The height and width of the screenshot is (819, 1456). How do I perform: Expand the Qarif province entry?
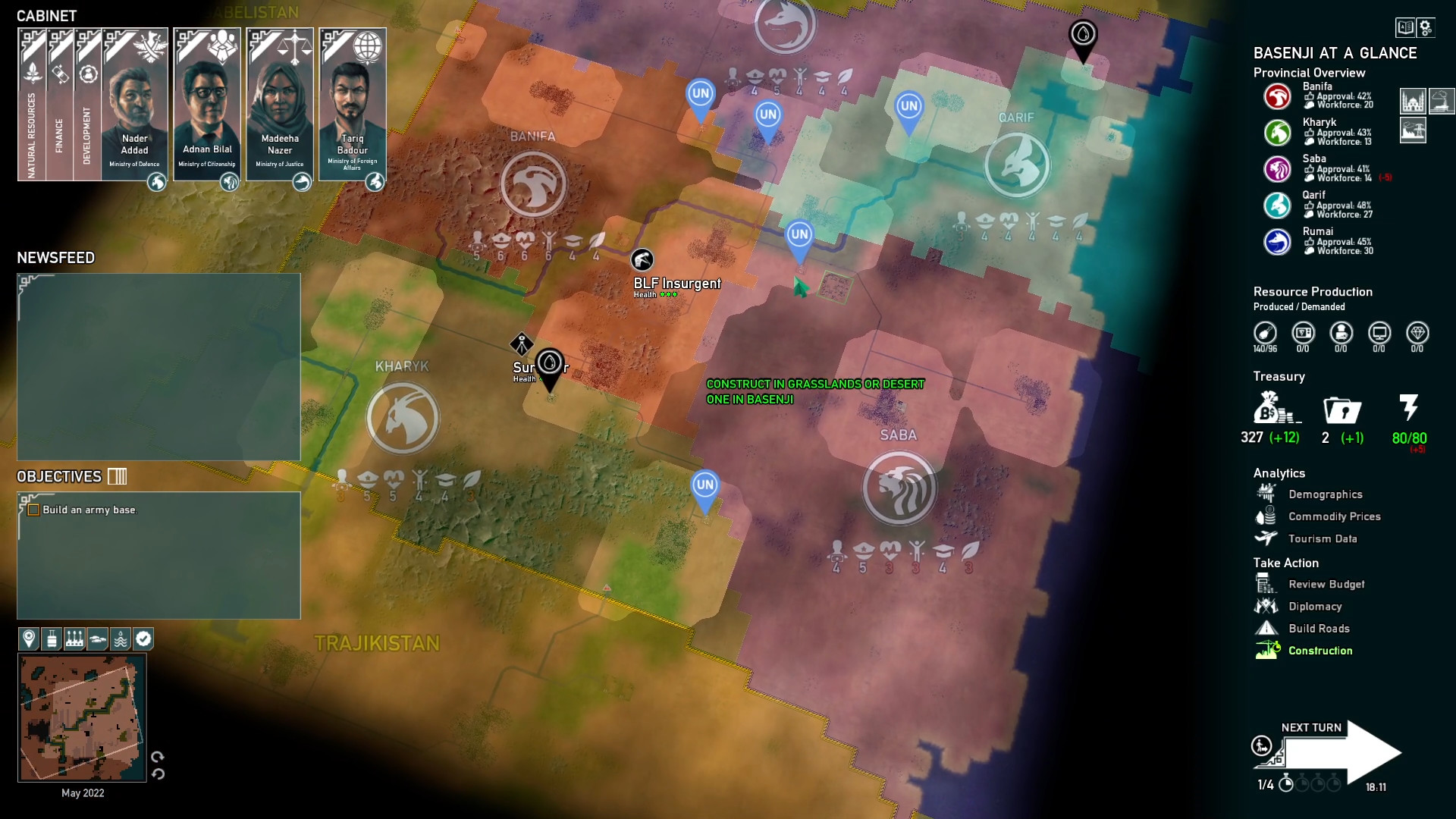1278,204
